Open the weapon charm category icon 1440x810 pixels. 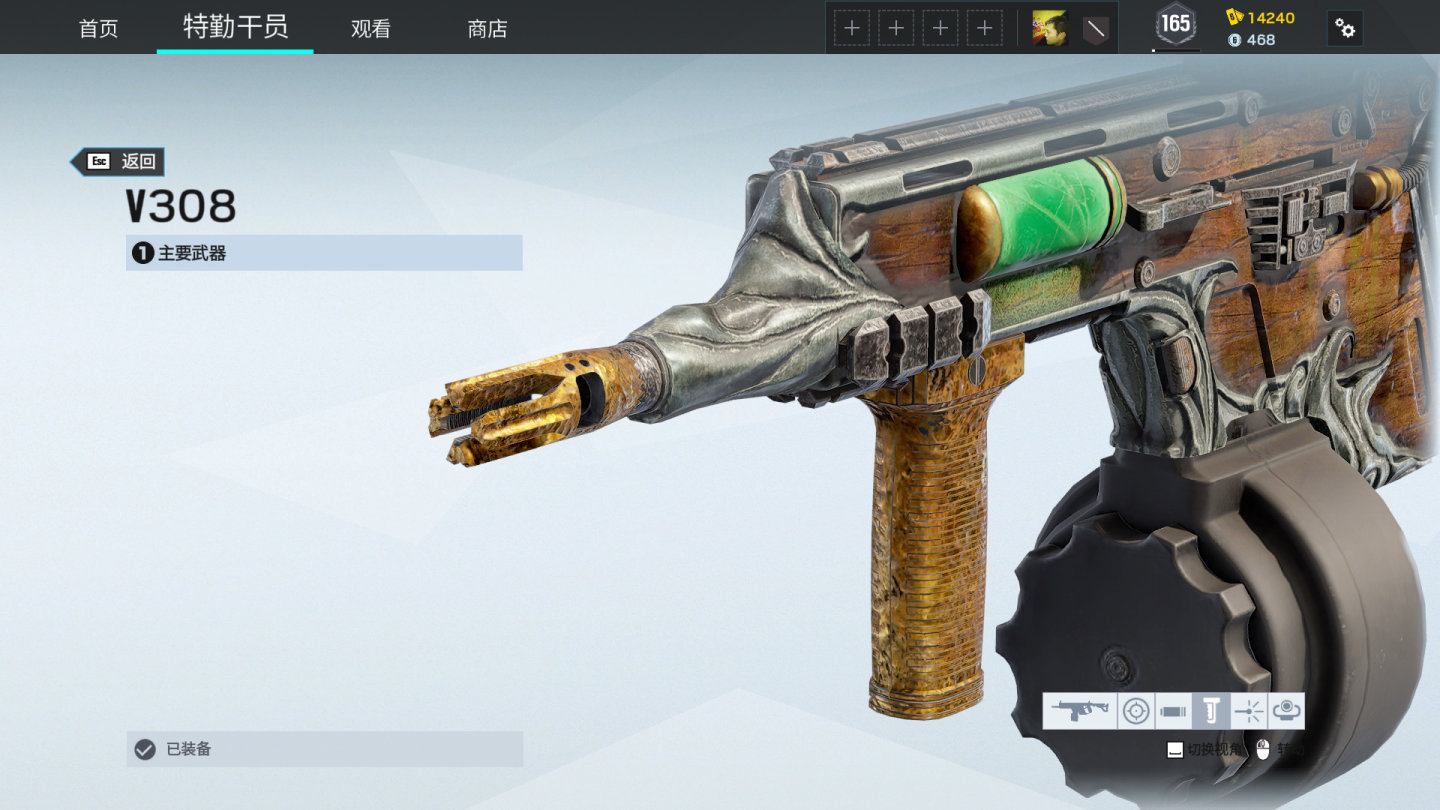click(x=1287, y=711)
